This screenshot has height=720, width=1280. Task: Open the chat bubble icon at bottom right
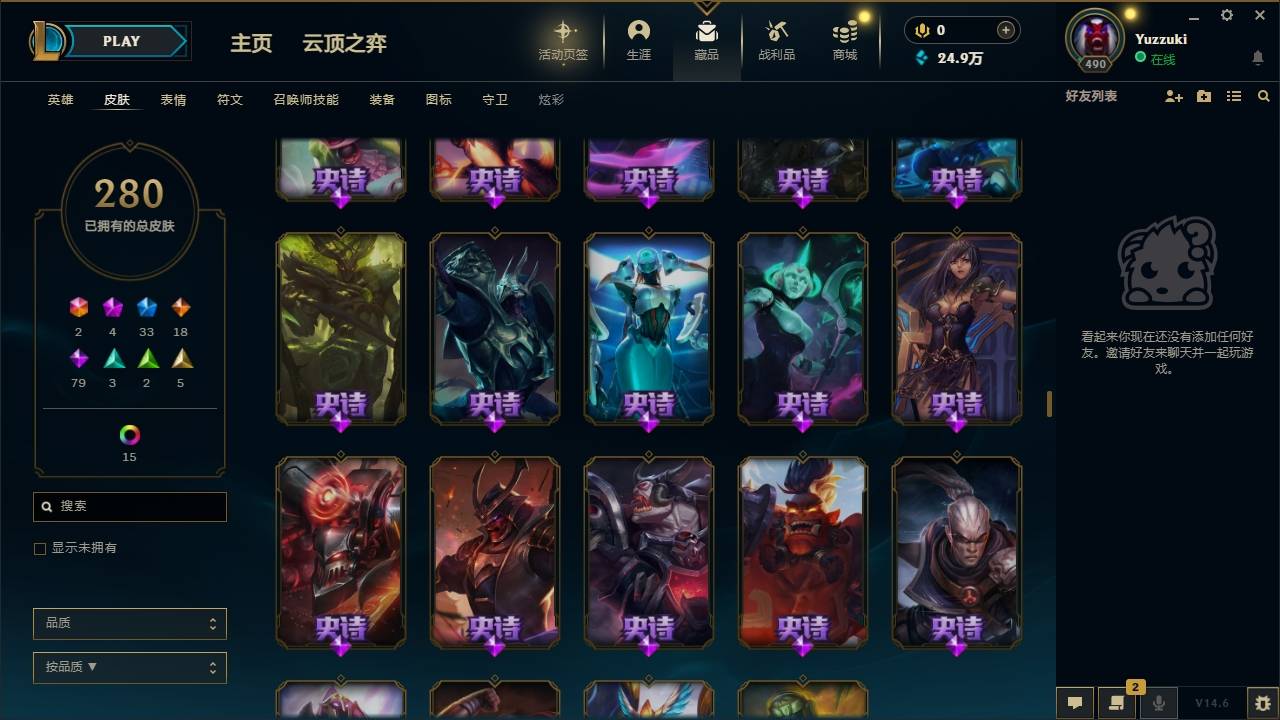1074,703
